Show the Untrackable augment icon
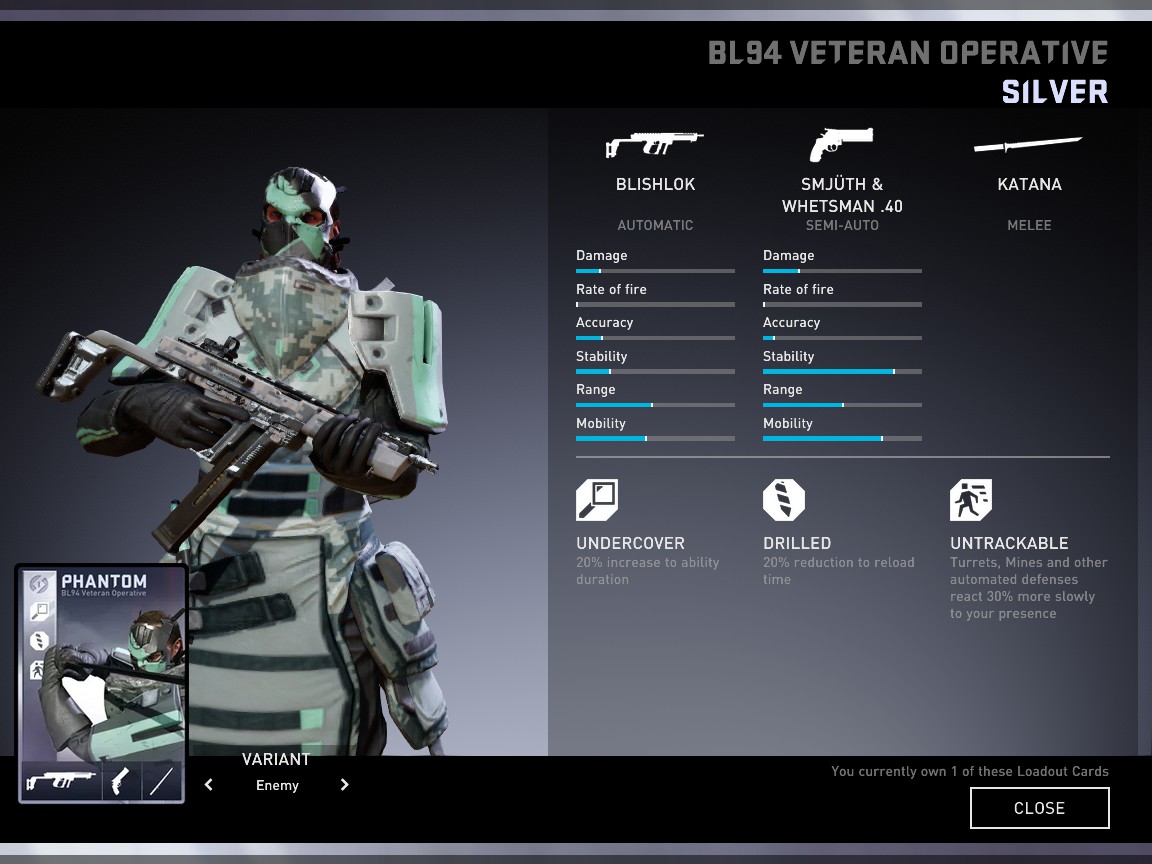Screen dimensions: 1152x864 click(x=971, y=500)
